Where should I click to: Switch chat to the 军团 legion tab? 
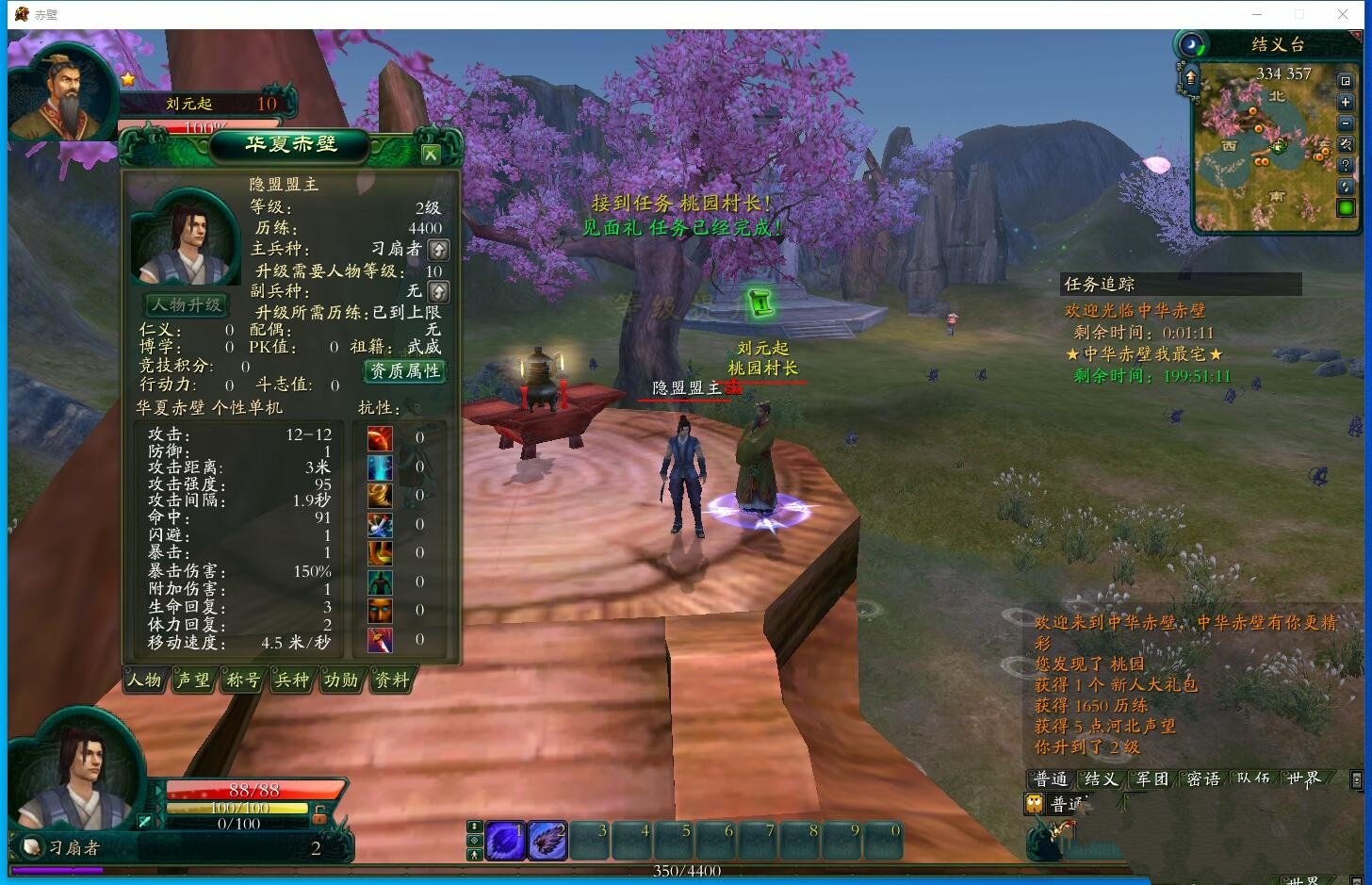(x=1151, y=778)
